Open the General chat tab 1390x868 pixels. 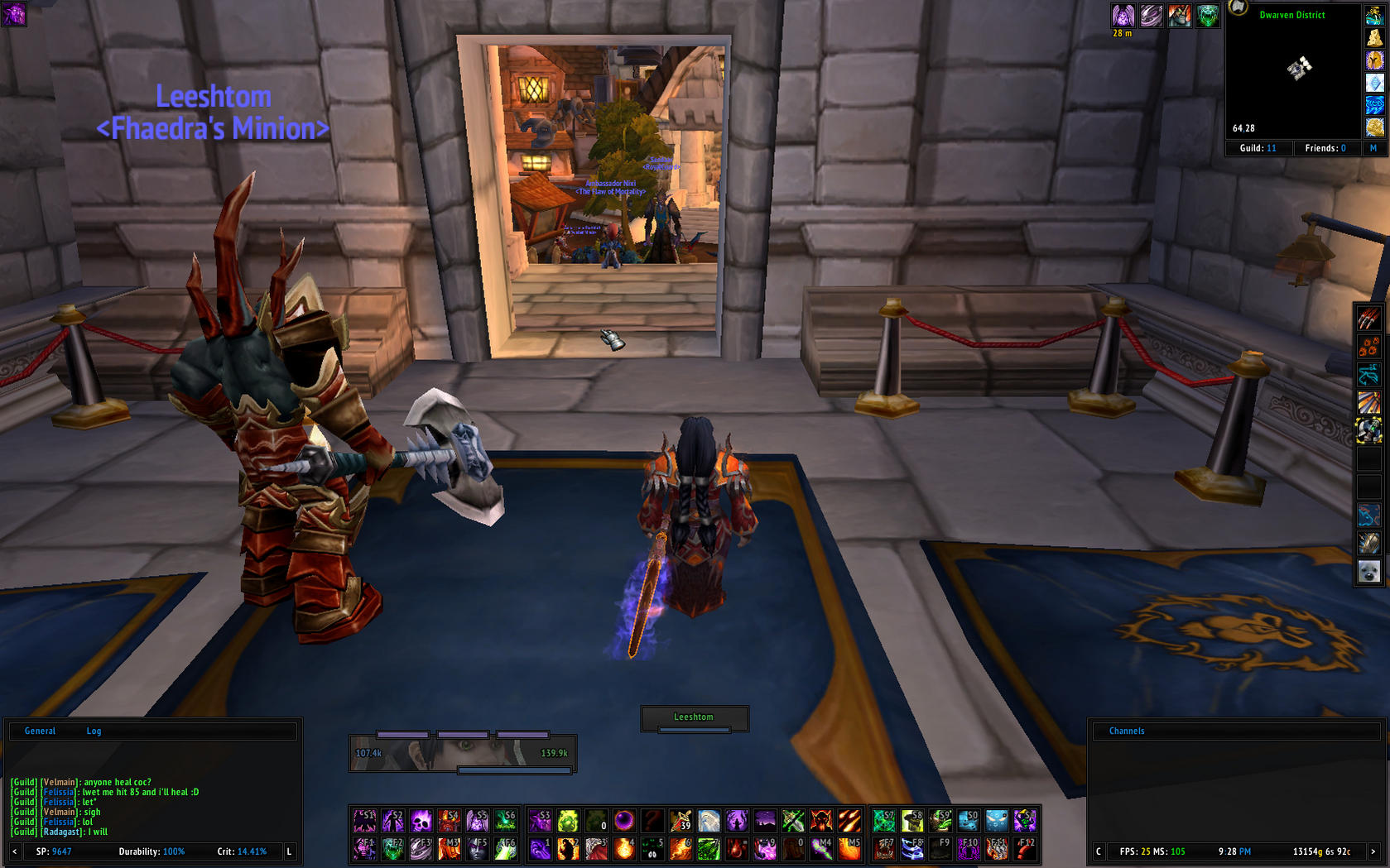pyautogui.click(x=40, y=731)
